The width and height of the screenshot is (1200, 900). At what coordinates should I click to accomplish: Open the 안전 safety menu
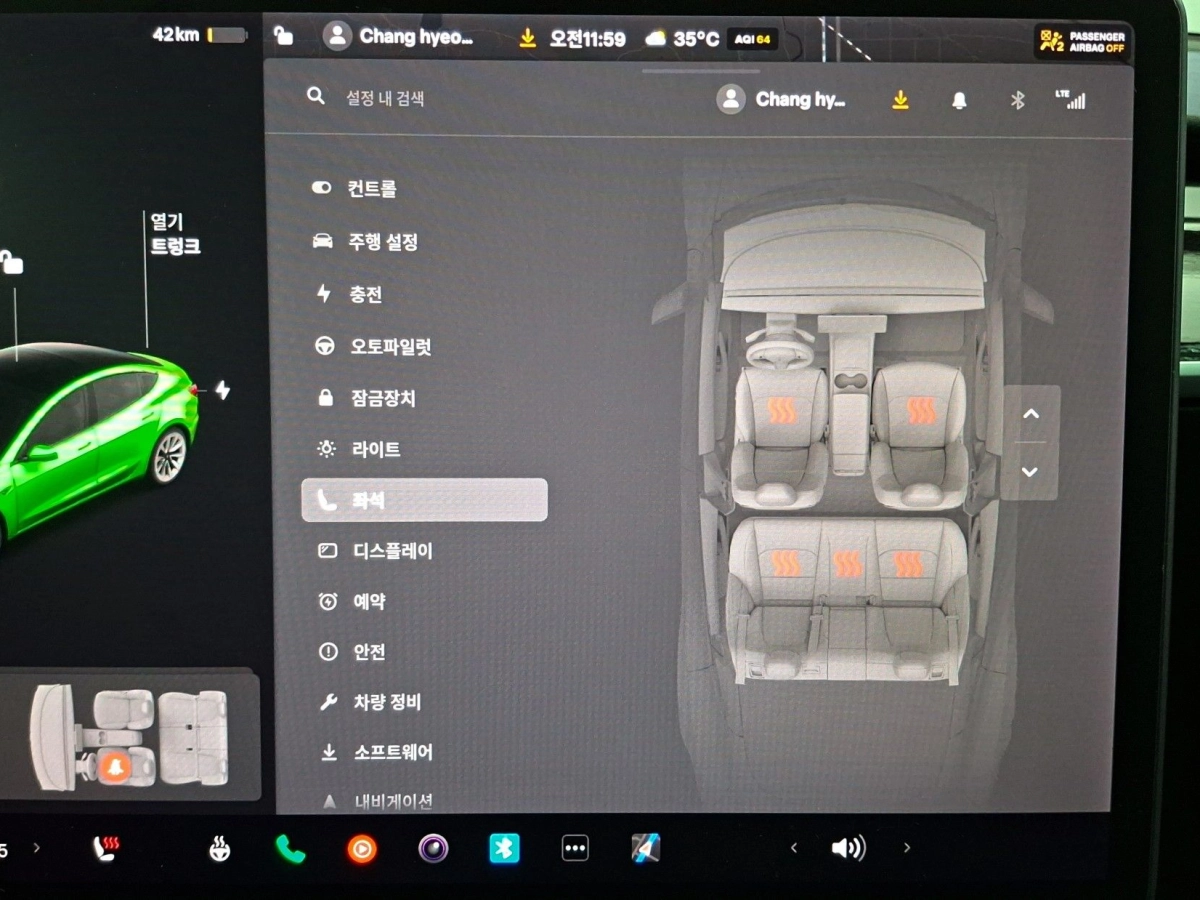point(369,652)
